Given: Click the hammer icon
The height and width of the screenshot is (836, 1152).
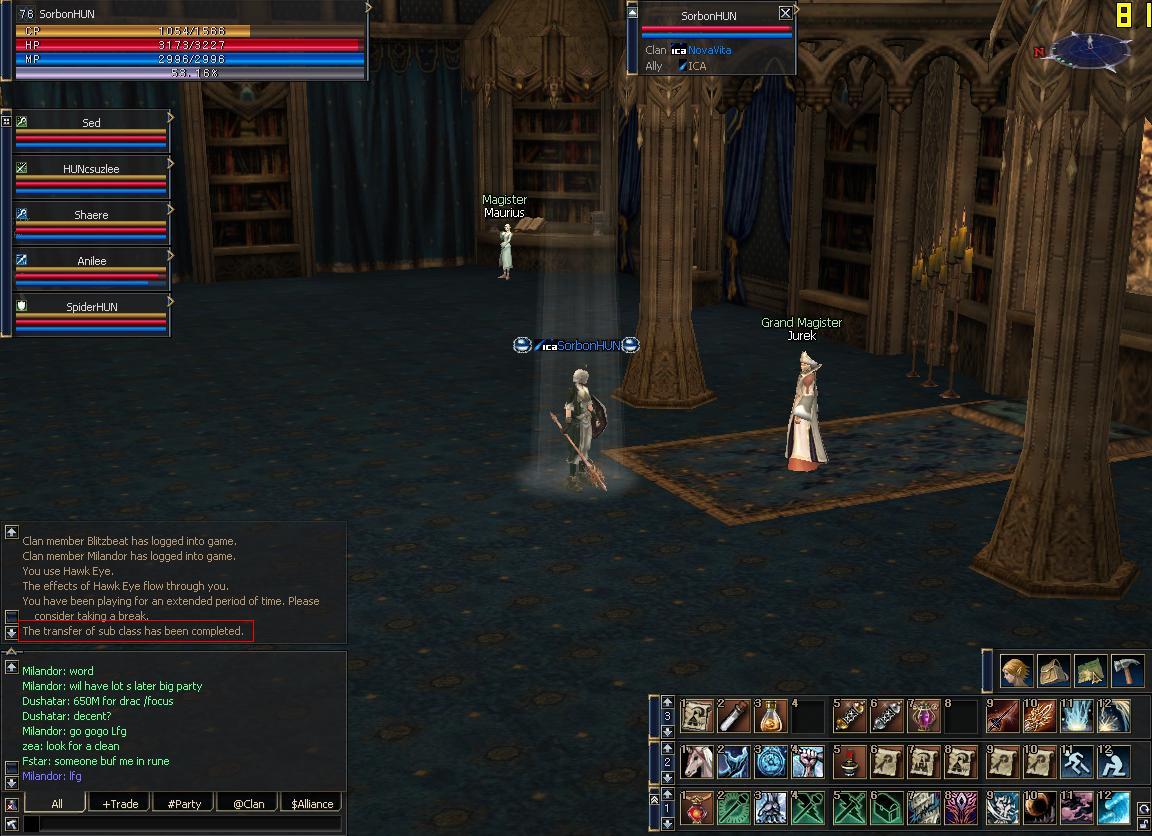Looking at the screenshot, I should point(1128,670).
